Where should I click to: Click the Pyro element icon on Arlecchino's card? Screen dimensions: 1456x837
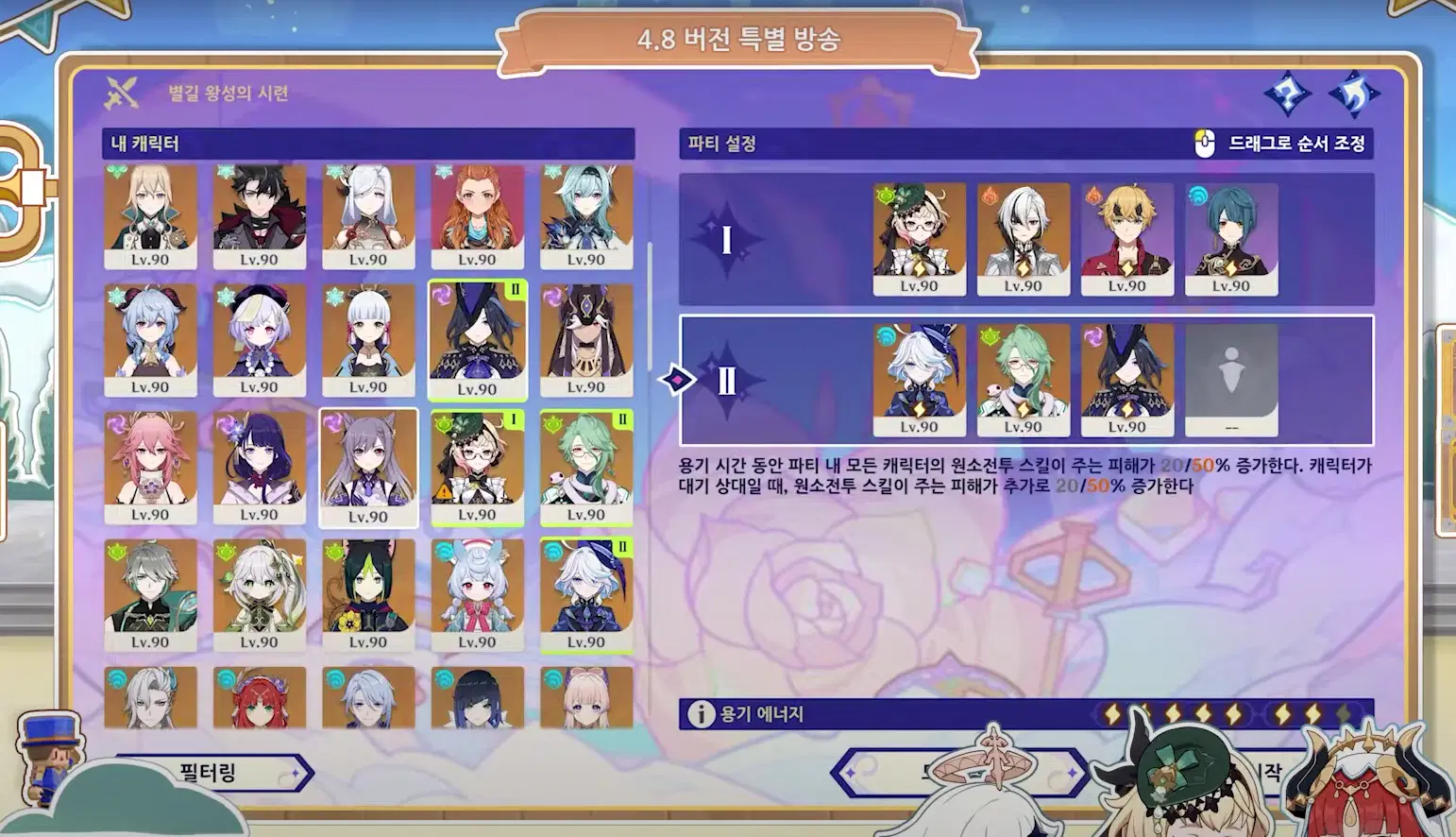click(x=990, y=196)
